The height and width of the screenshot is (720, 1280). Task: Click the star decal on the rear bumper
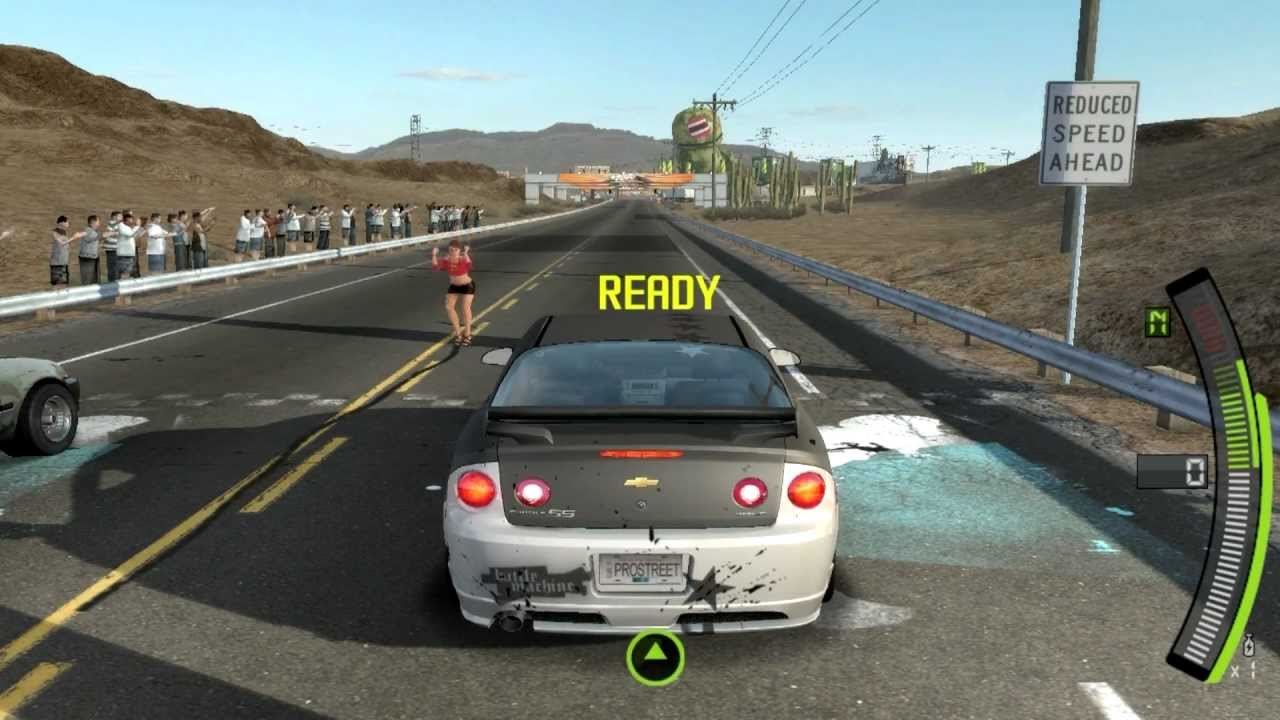(x=710, y=587)
